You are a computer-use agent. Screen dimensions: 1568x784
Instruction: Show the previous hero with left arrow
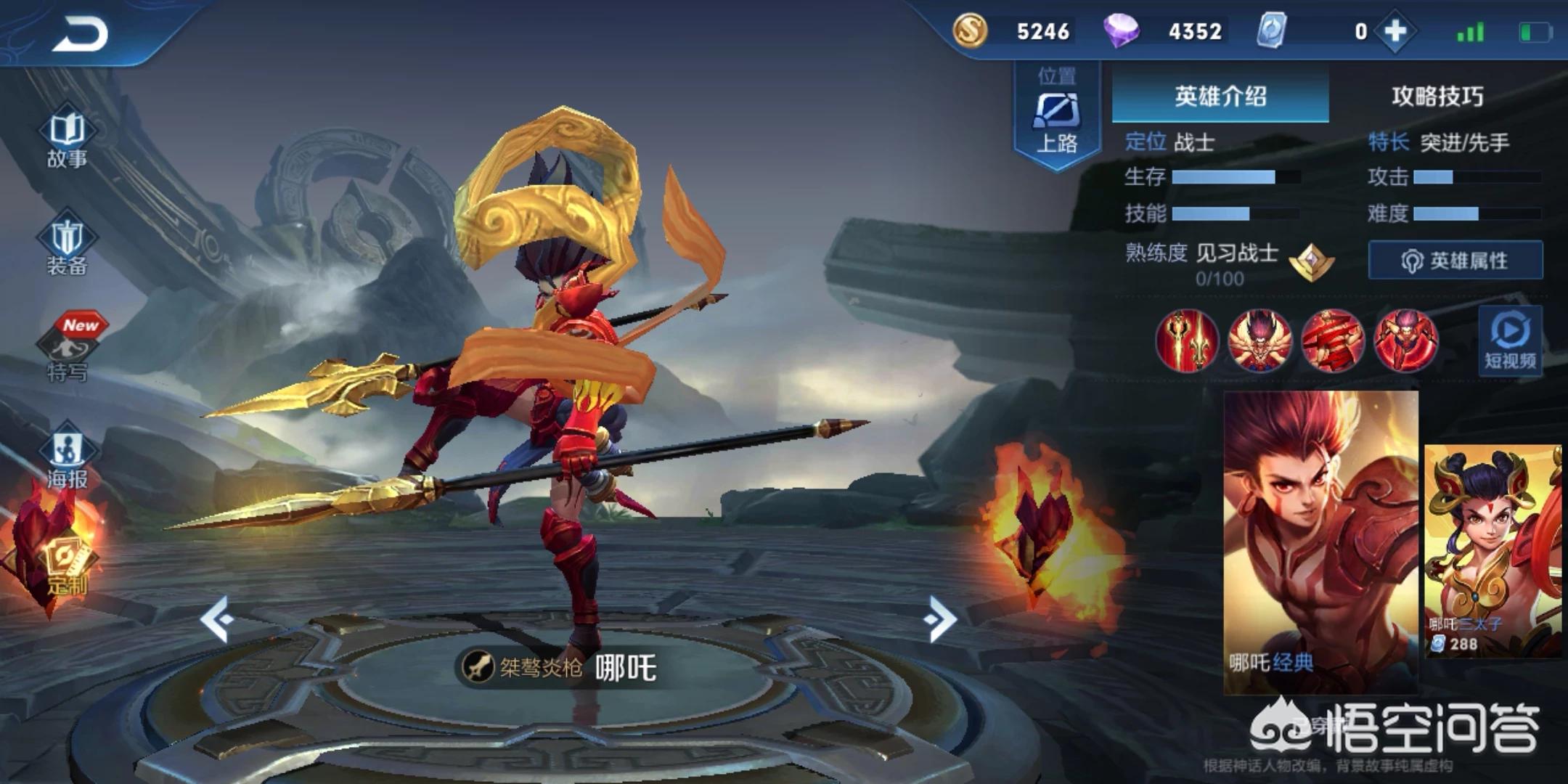coord(217,619)
